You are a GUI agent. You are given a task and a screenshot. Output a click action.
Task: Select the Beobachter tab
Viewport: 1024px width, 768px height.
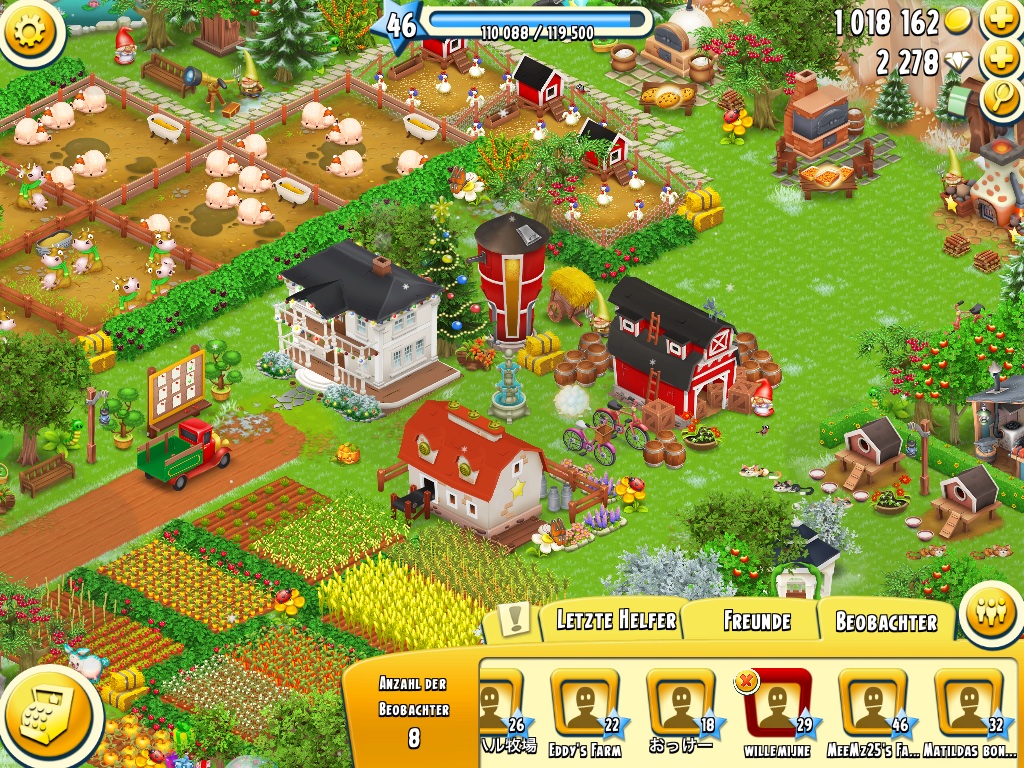(886, 622)
